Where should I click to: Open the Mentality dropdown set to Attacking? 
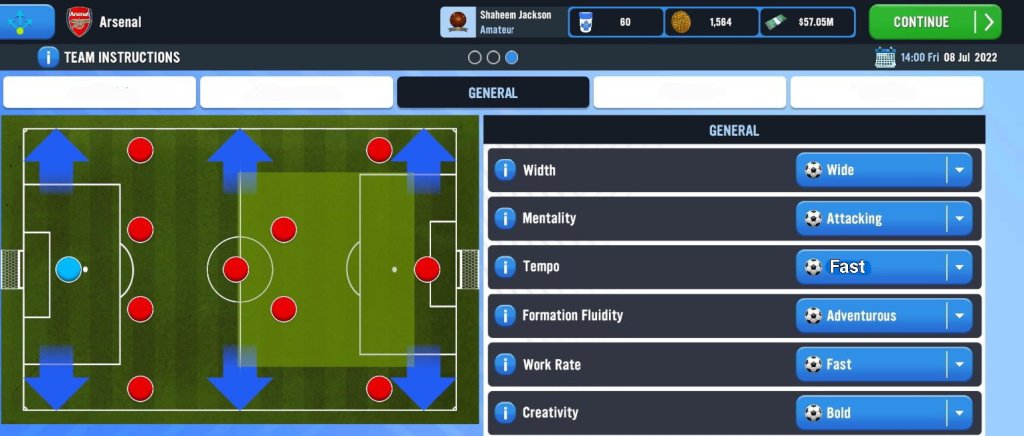pyautogui.click(x=884, y=218)
